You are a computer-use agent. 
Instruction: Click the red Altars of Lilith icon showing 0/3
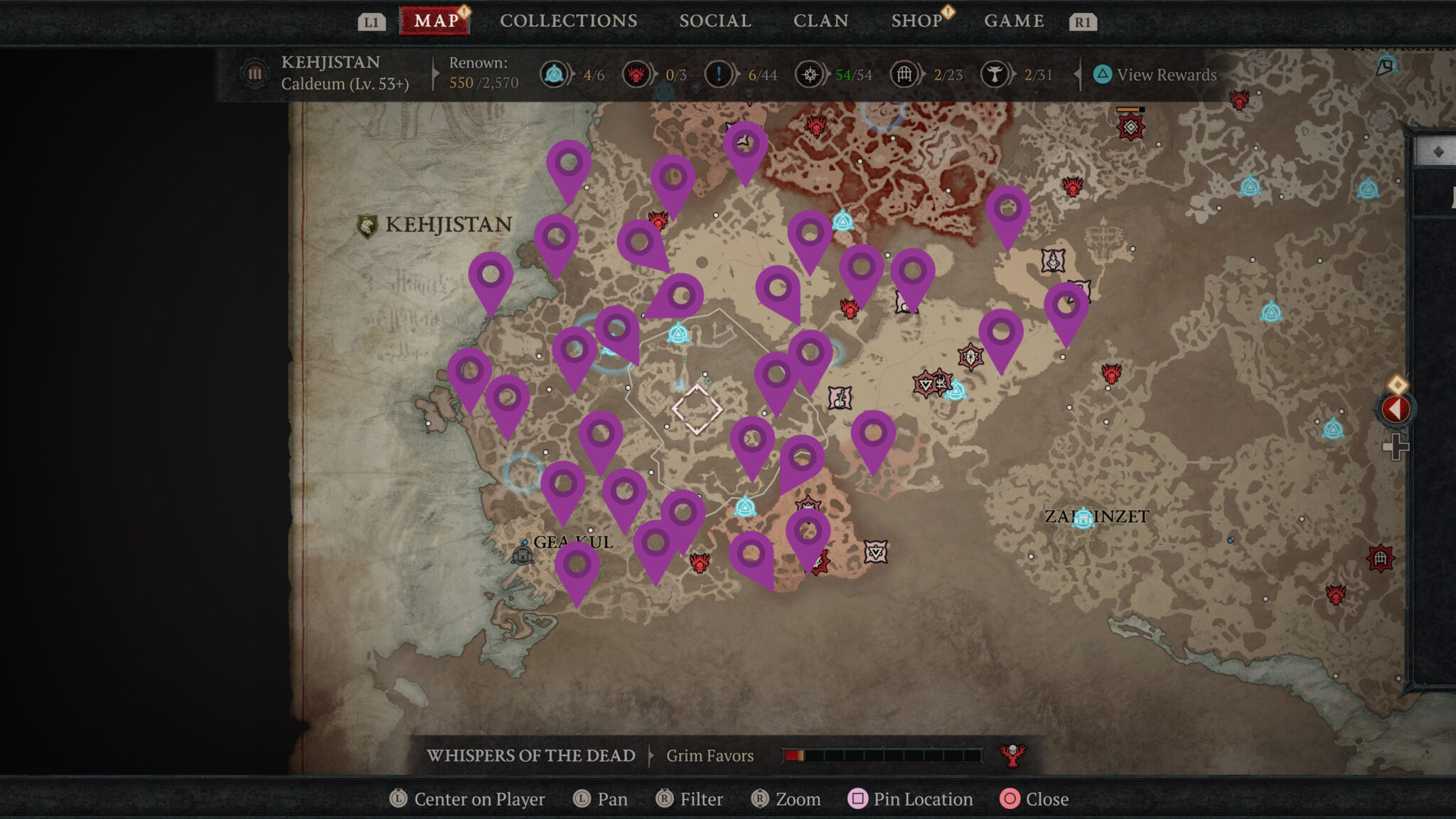[636, 73]
